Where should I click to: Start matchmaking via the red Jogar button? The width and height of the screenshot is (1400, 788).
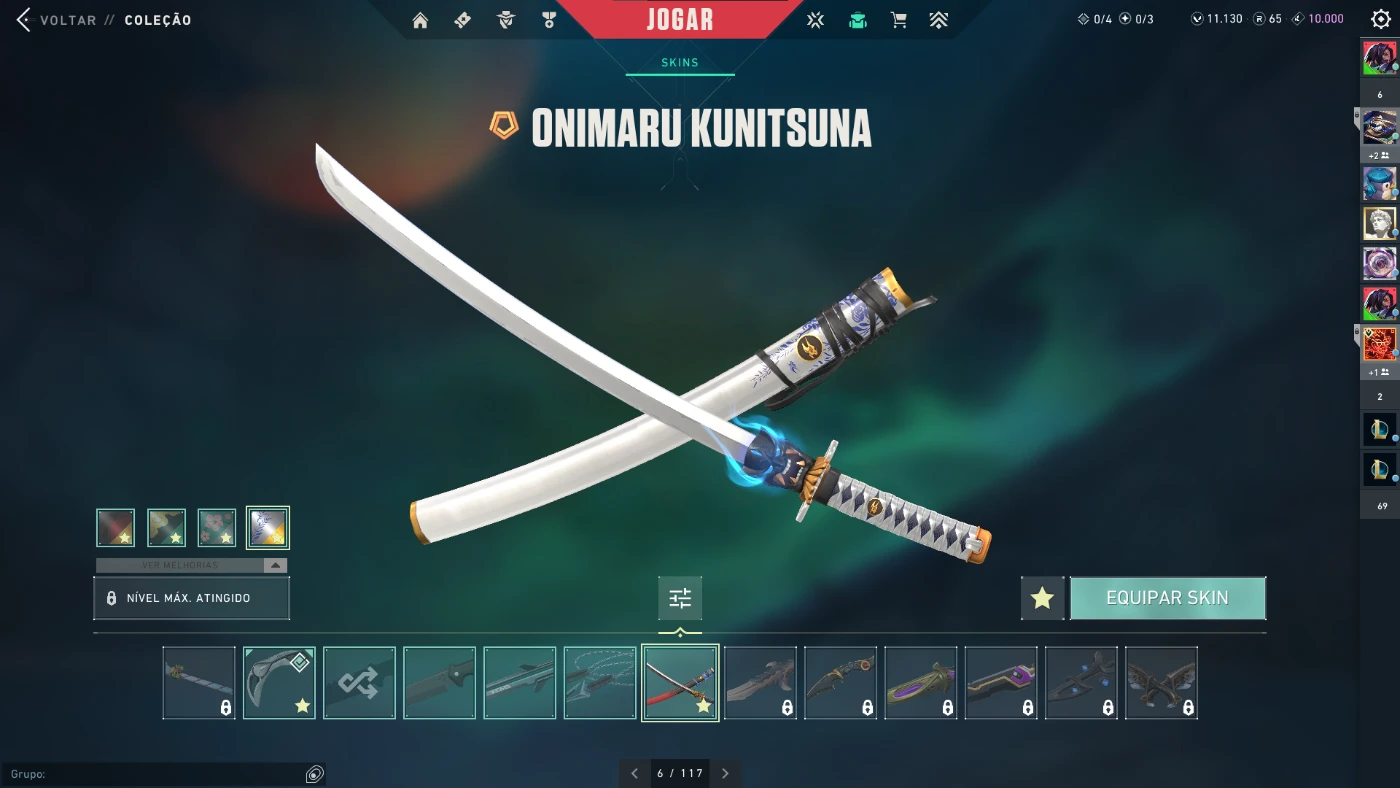pyautogui.click(x=680, y=19)
